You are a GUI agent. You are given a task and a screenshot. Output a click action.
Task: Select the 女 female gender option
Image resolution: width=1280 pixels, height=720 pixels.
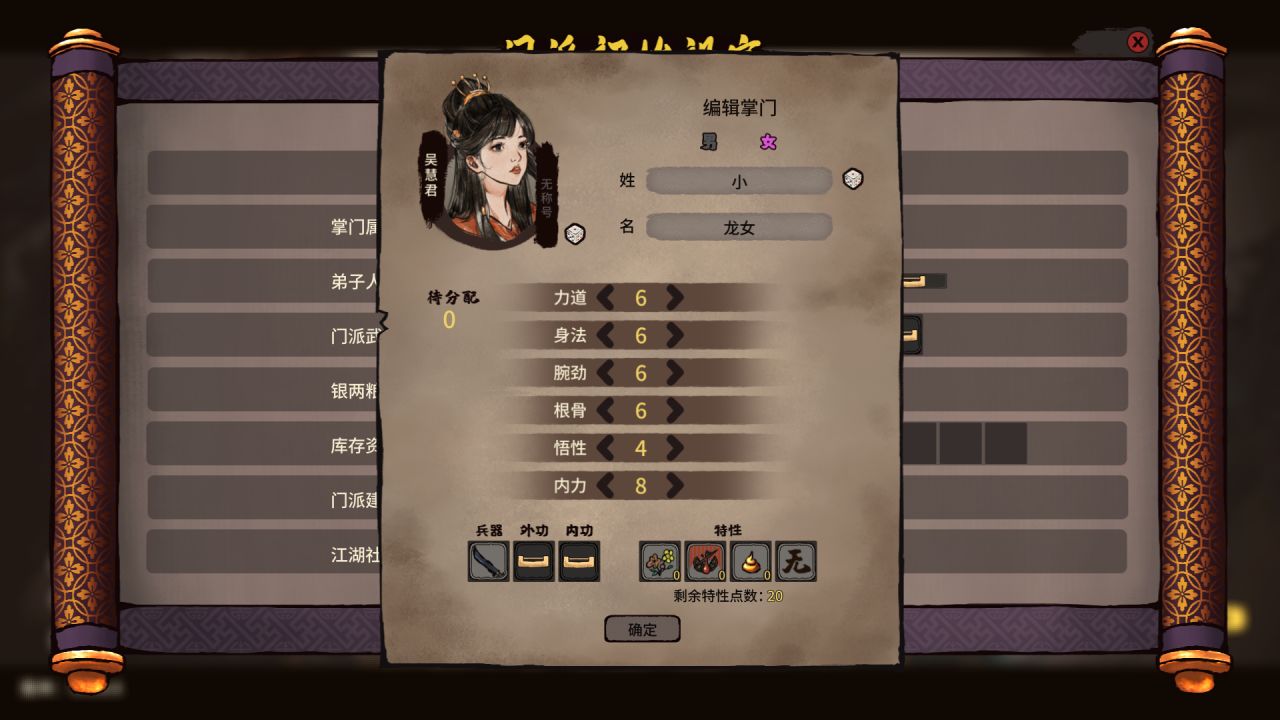768,142
